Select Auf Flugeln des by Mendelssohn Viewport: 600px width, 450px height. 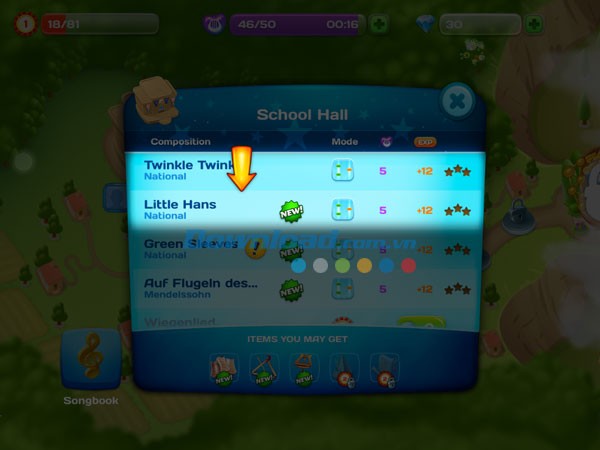(200, 288)
